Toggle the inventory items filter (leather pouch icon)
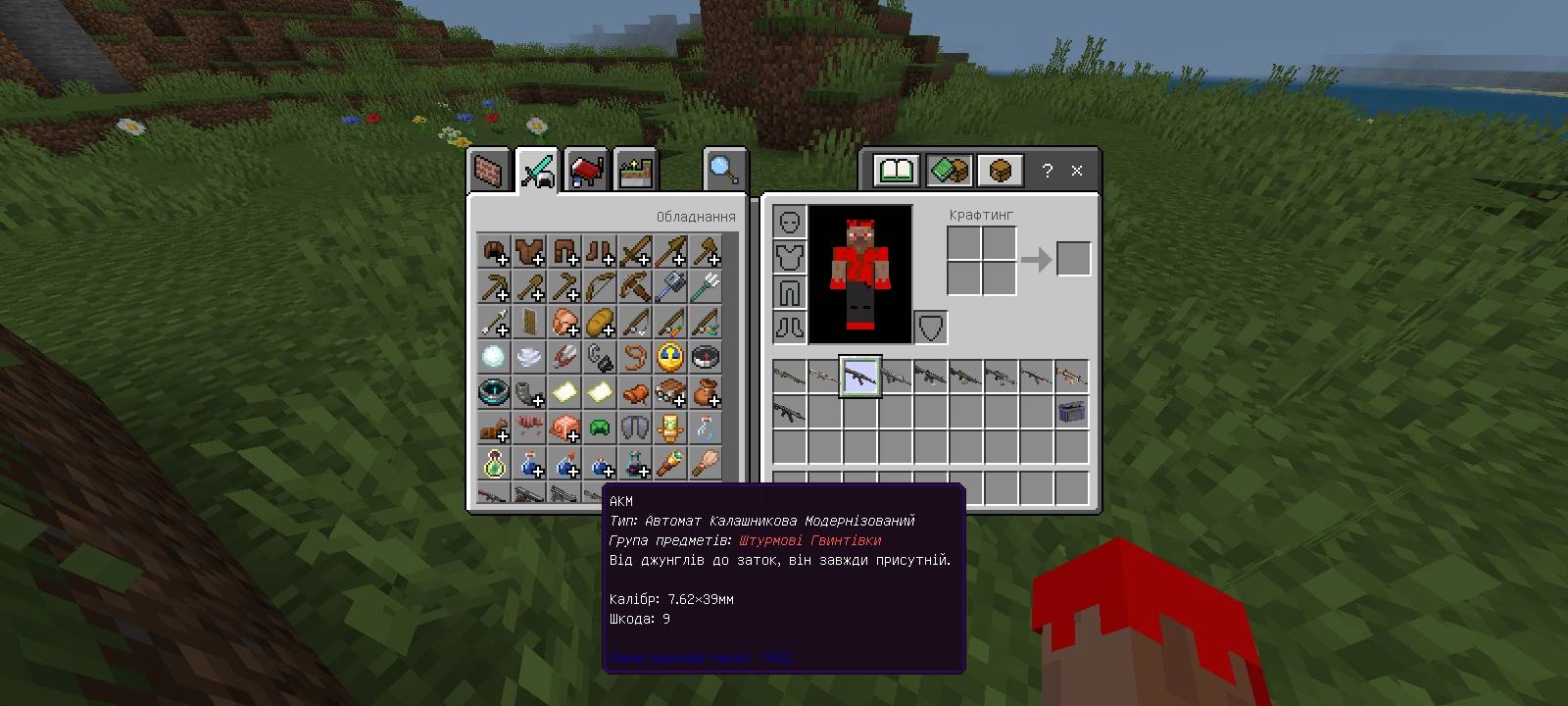This screenshot has height=706, width=1568. tap(998, 170)
